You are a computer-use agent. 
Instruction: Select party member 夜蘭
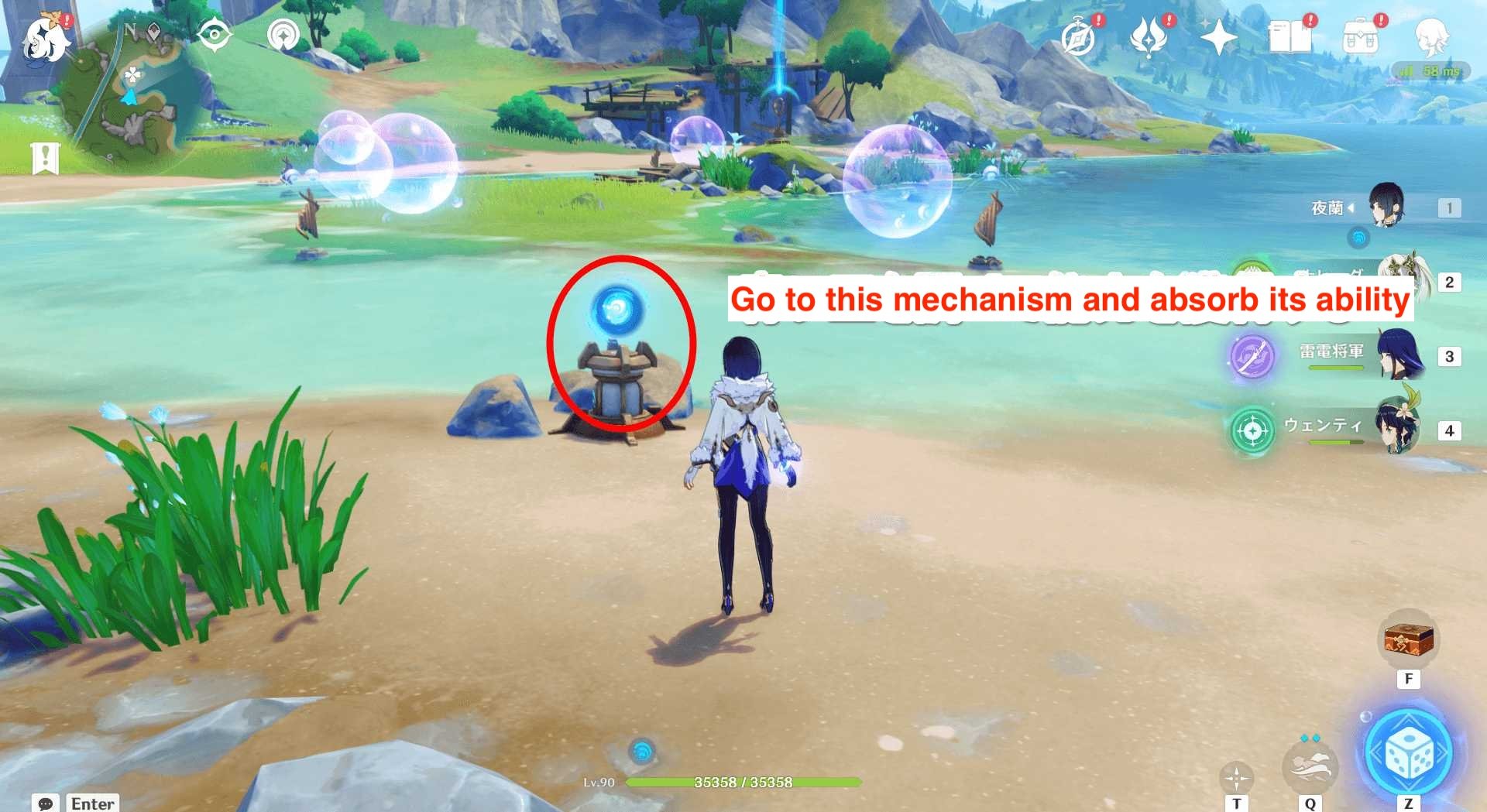(1385, 207)
